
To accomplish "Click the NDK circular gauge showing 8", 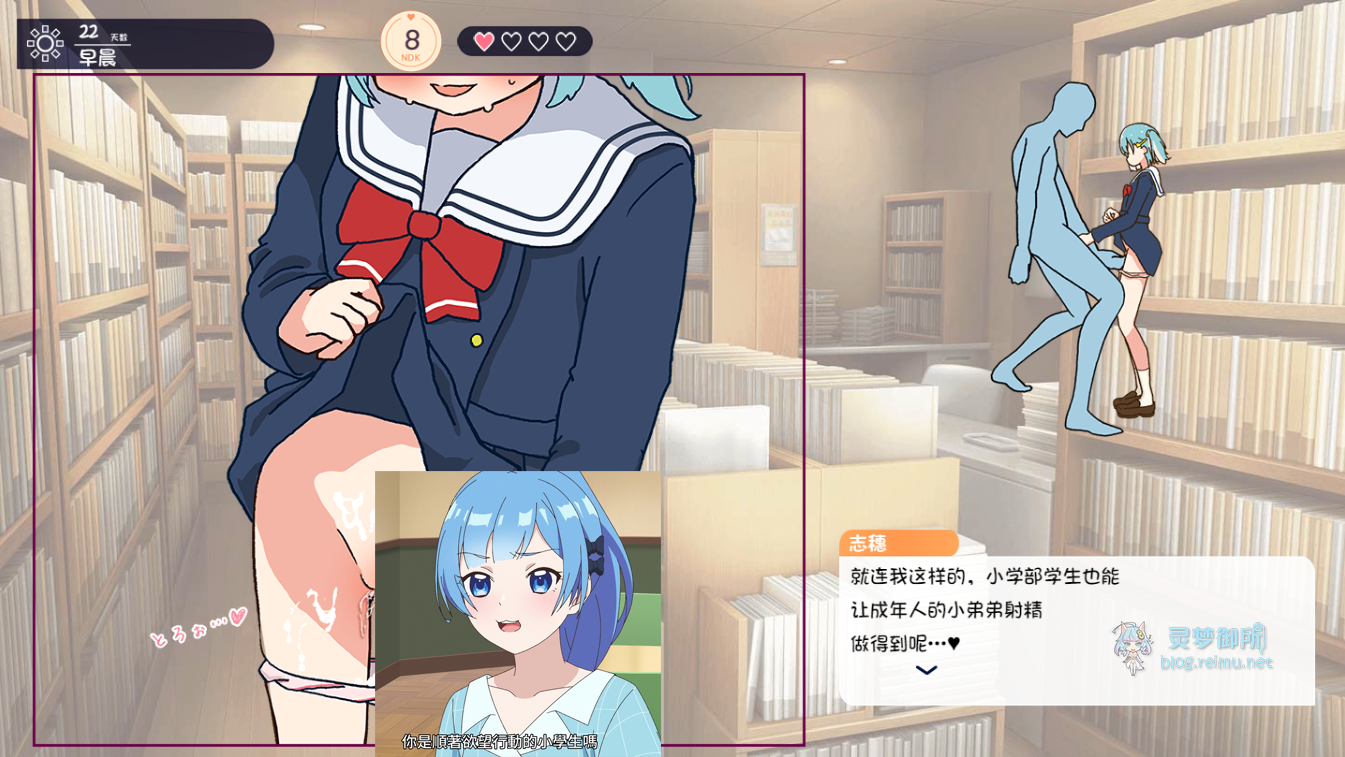I will click(x=410, y=42).
